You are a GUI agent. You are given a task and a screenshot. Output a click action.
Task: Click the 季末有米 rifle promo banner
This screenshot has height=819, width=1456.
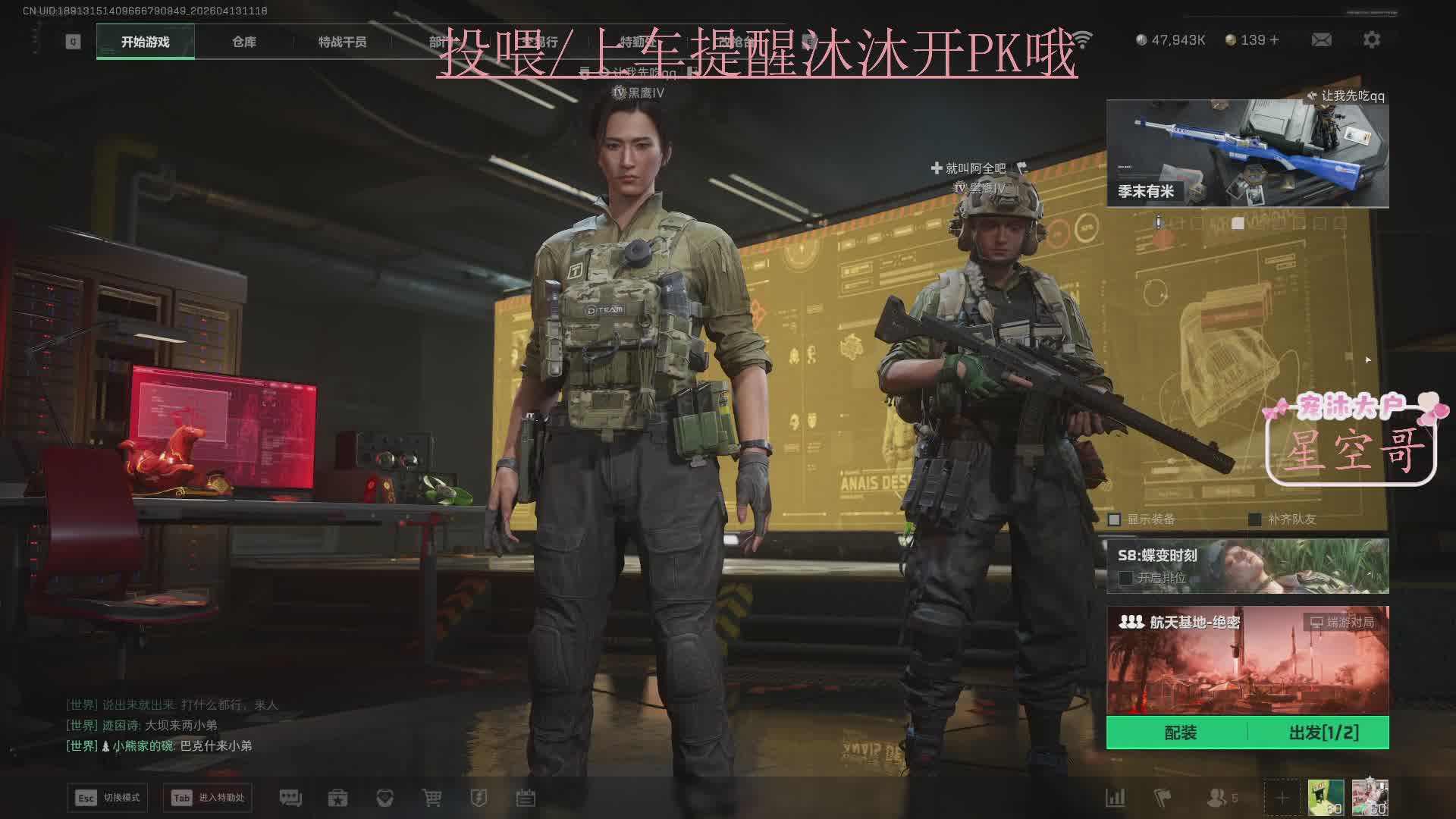click(x=1247, y=153)
